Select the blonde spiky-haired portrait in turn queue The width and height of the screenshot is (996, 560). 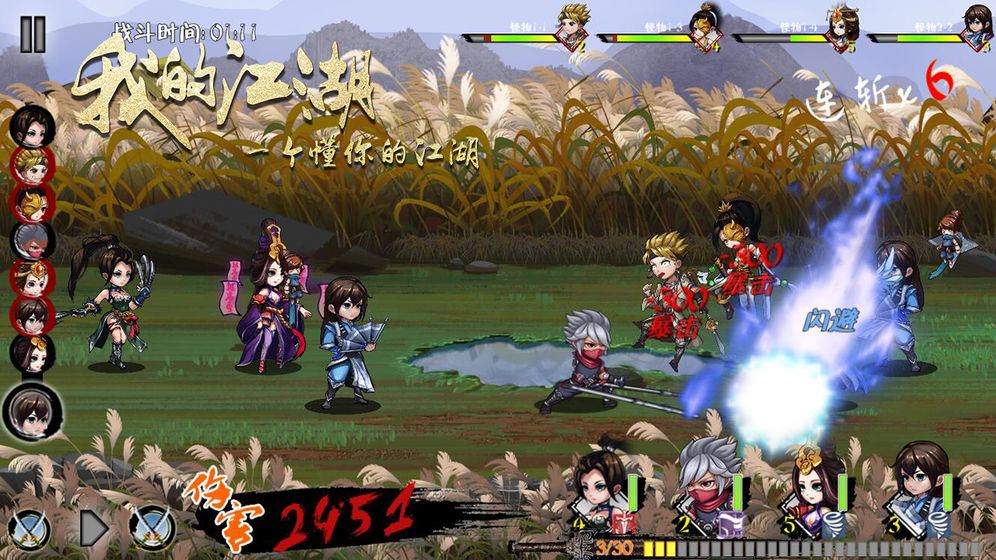[x=33, y=165]
